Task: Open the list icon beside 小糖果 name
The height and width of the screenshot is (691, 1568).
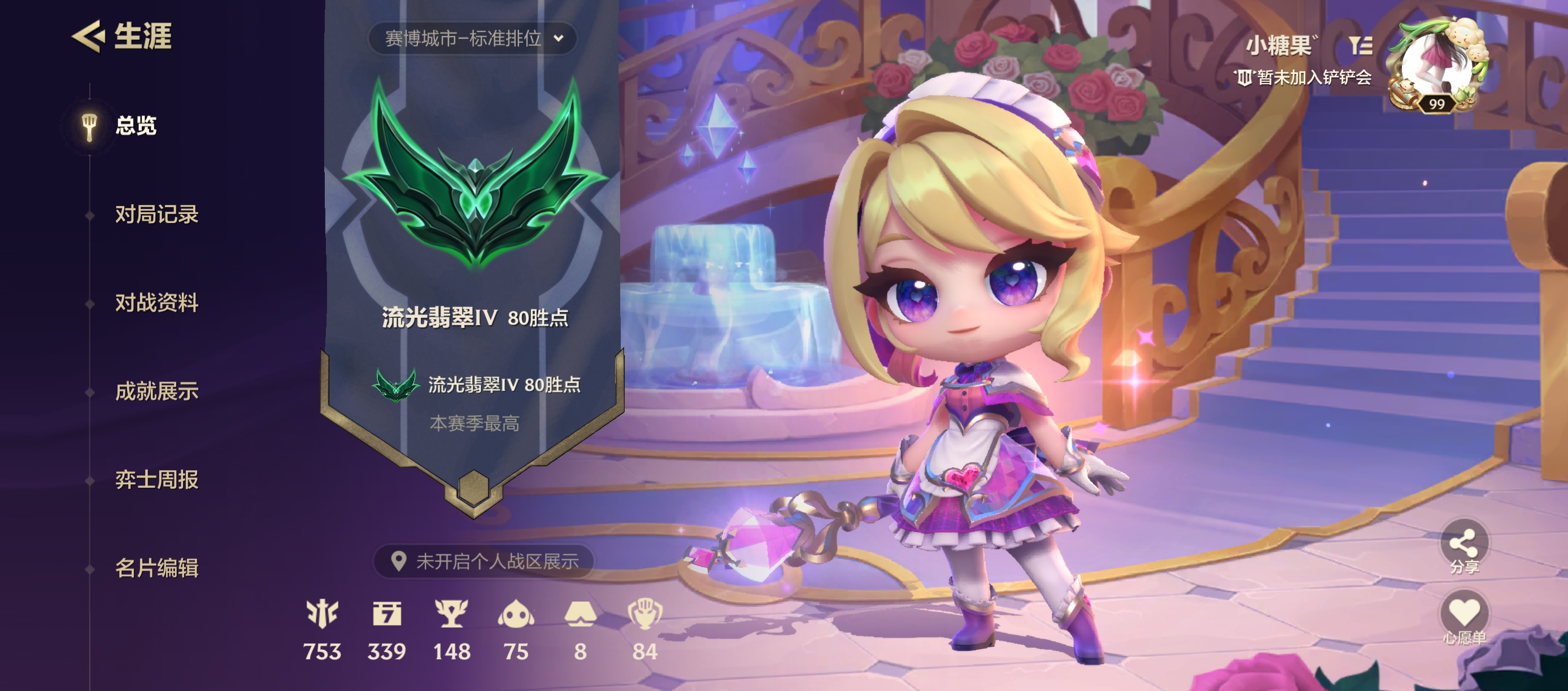Action: [x=1360, y=45]
